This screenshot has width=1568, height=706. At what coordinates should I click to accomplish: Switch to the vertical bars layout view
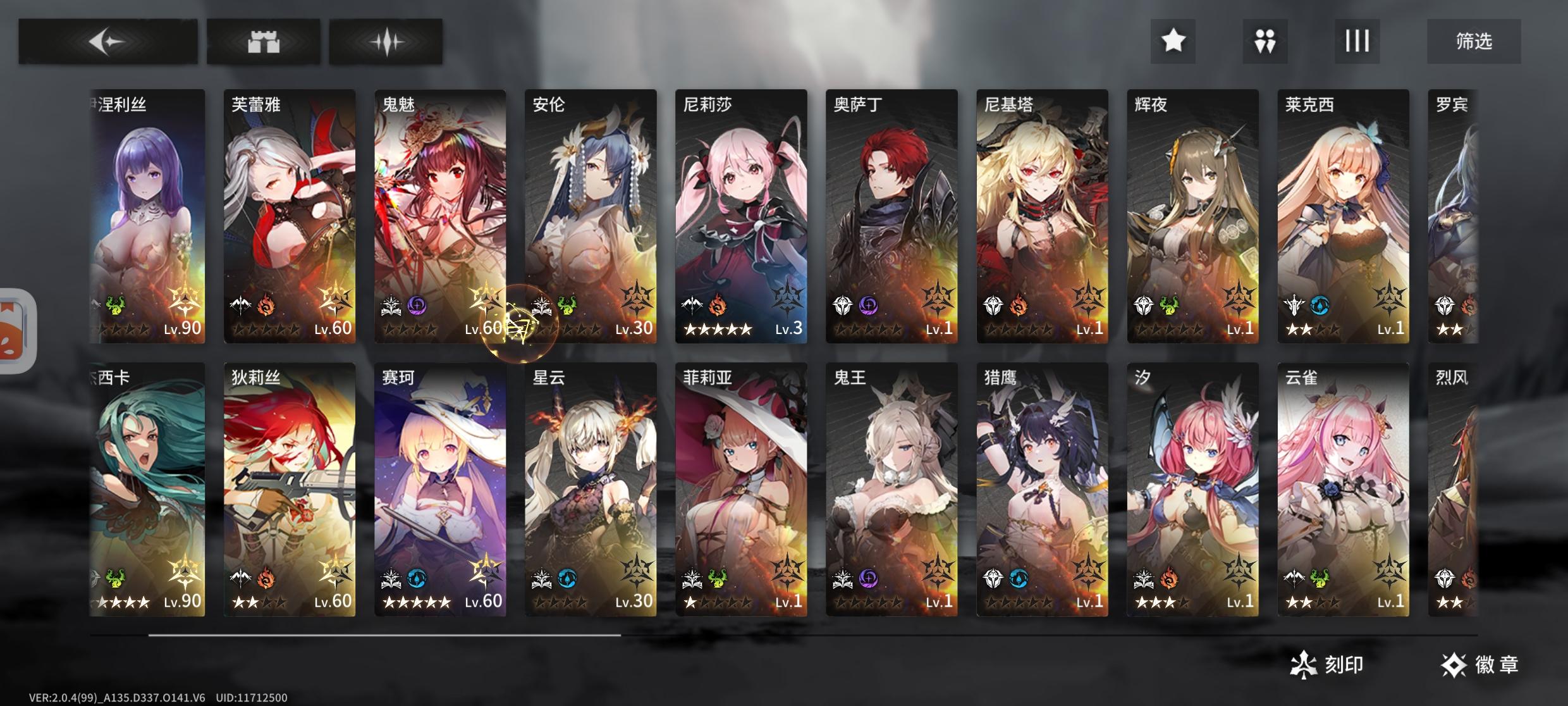(1357, 41)
